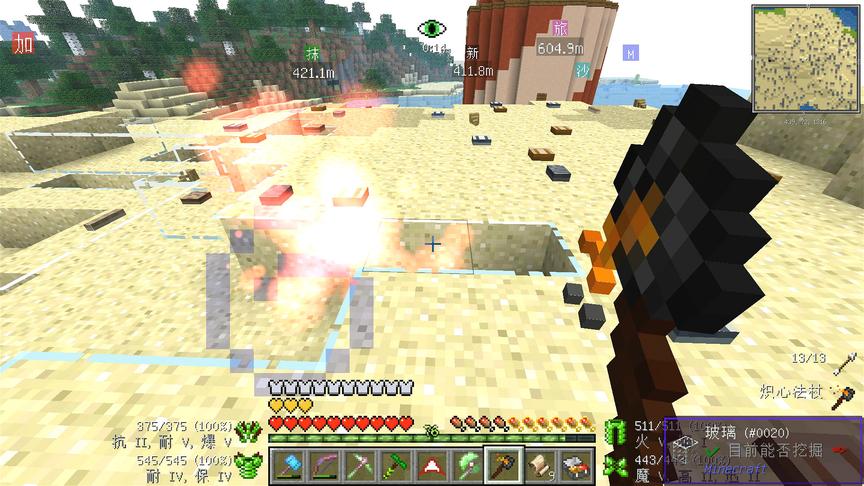Select the red hang glider slot
This screenshot has height=486, width=864.
428,466
